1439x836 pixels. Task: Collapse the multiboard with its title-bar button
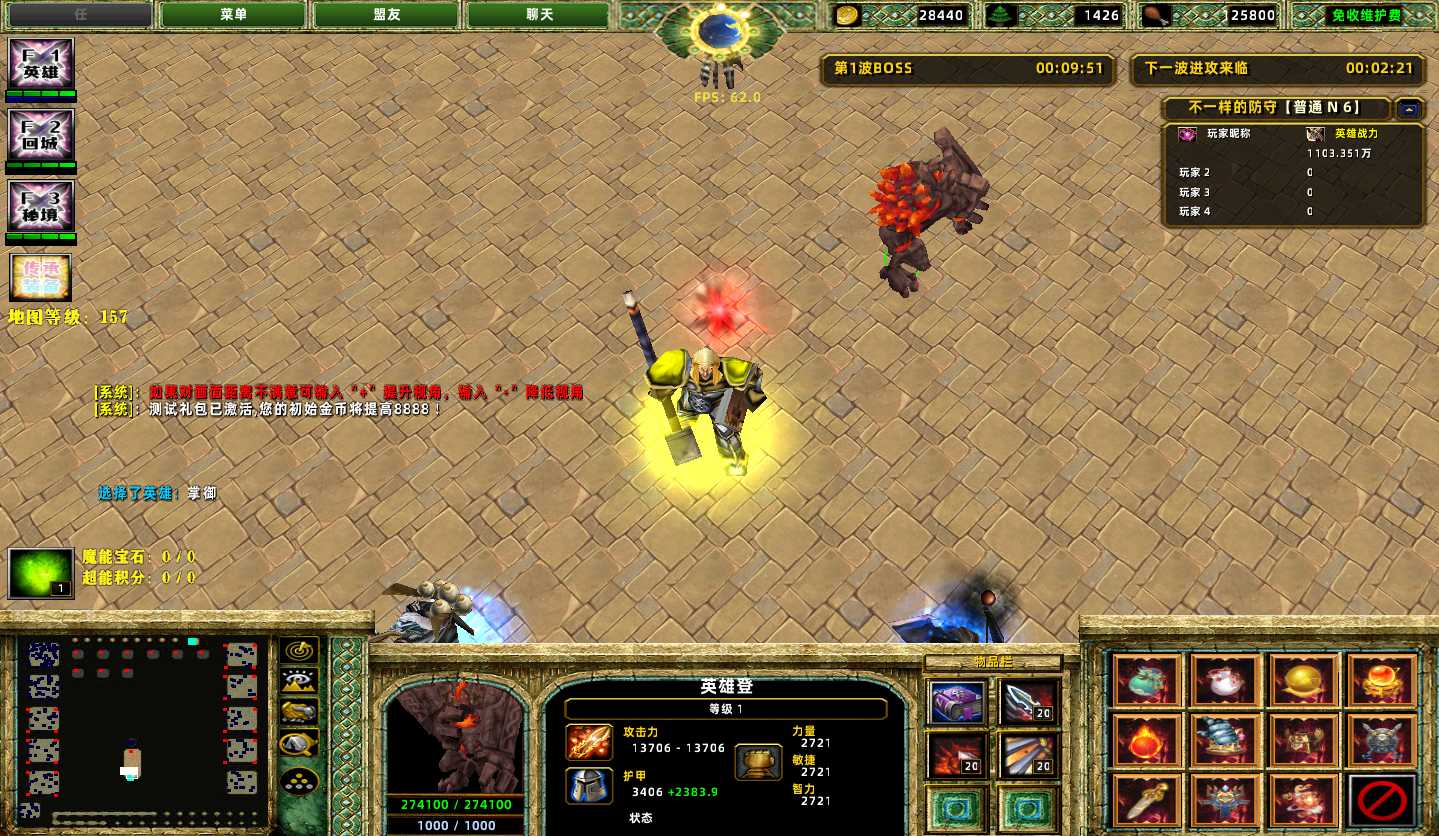click(x=1408, y=109)
